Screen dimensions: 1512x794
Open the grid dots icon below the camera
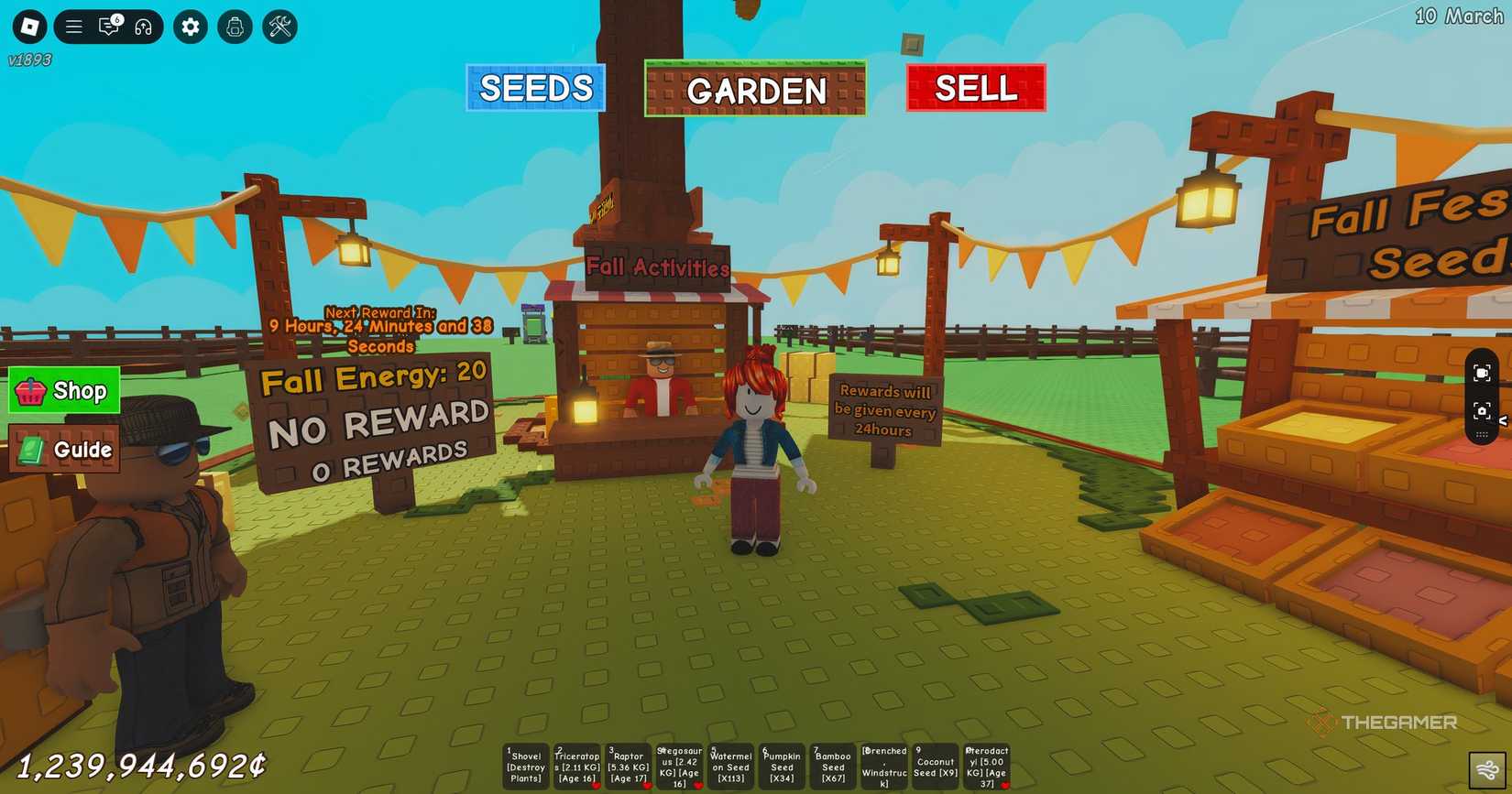coord(1482,434)
